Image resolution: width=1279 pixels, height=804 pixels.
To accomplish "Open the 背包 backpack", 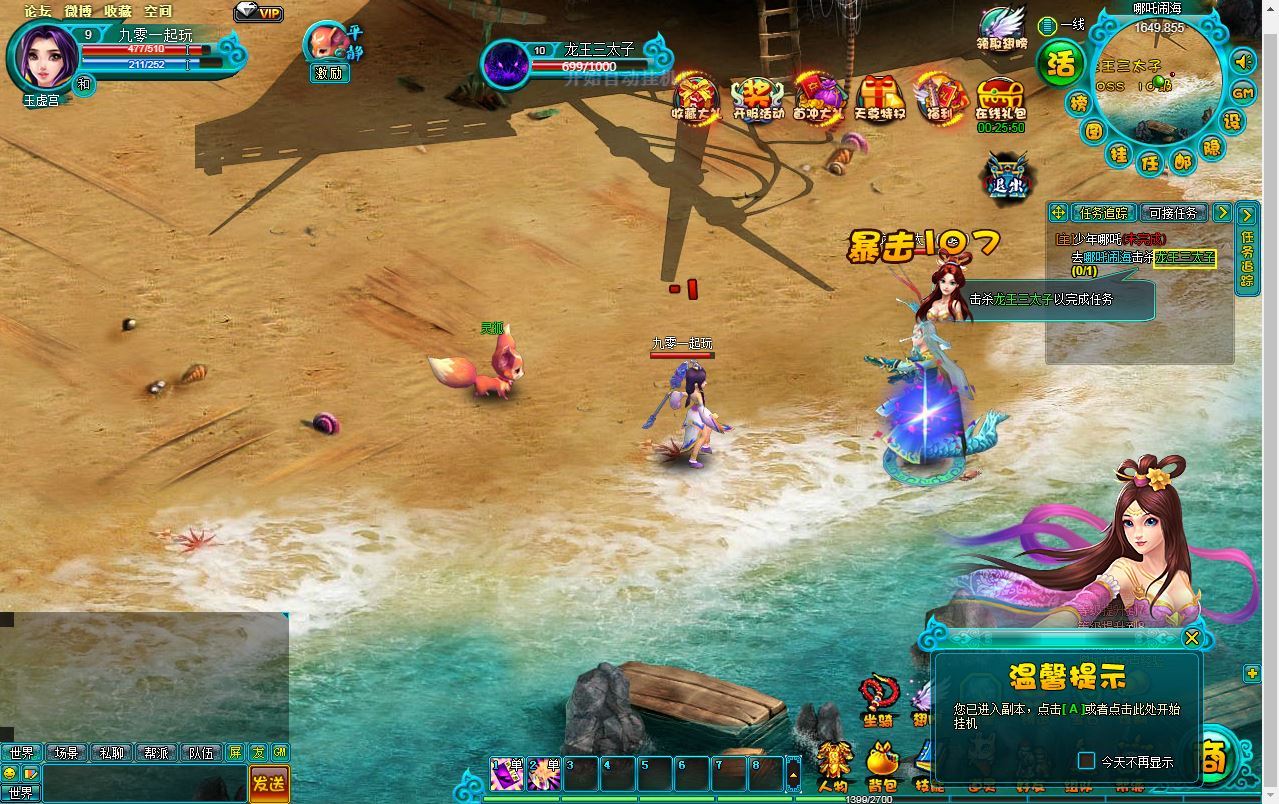I will click(x=881, y=766).
